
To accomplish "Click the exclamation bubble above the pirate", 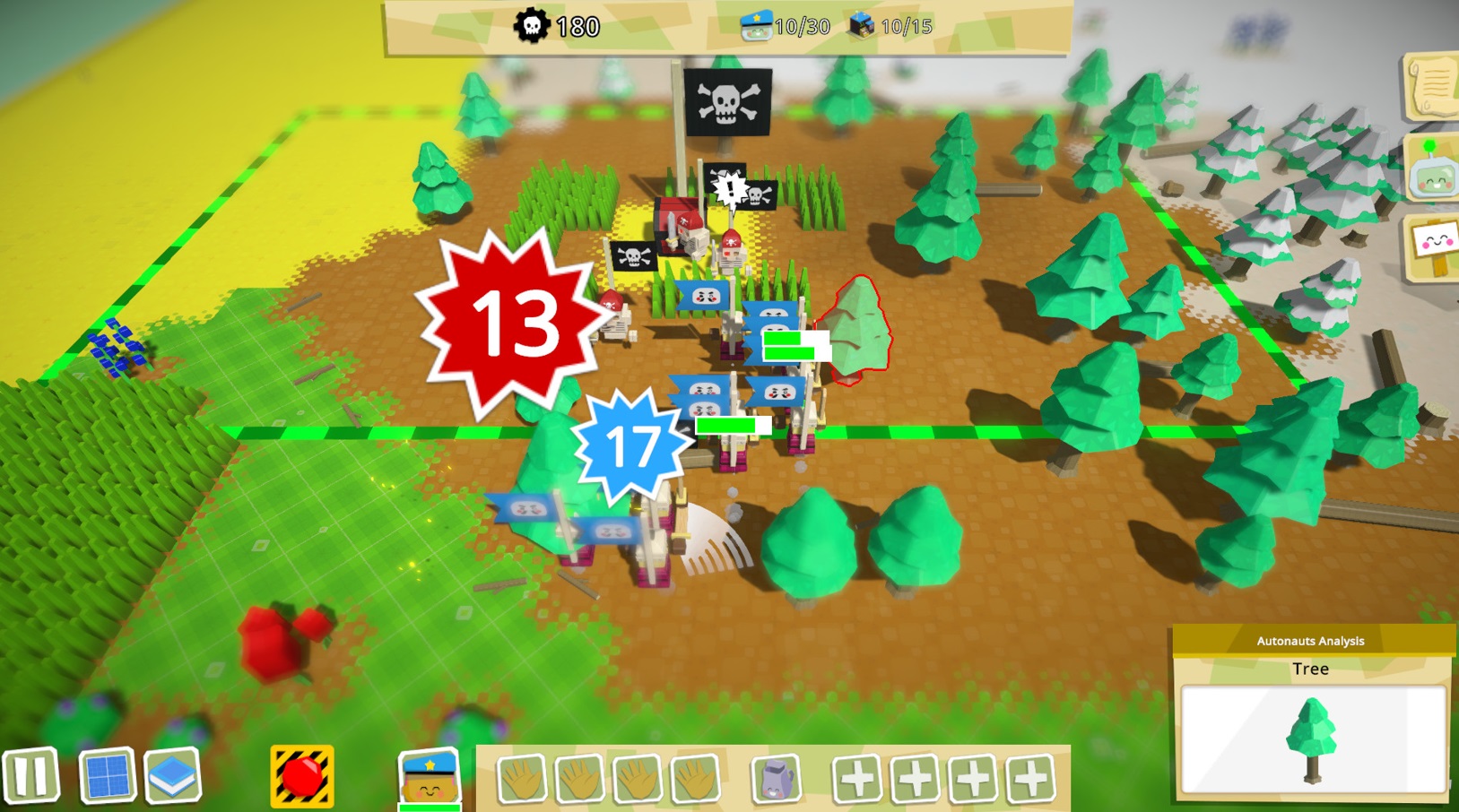I will pyautogui.click(x=731, y=188).
